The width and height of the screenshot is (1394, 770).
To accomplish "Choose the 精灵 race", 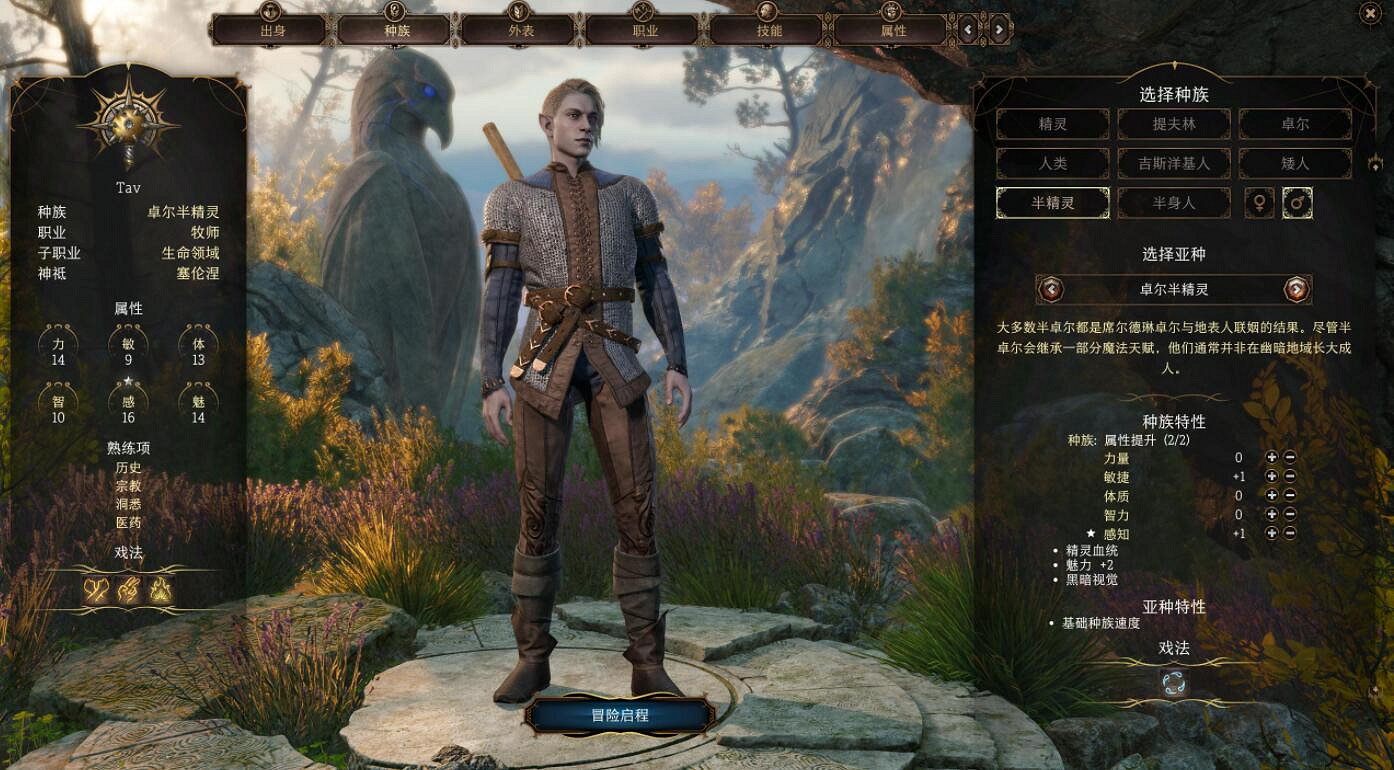I will pos(1052,124).
